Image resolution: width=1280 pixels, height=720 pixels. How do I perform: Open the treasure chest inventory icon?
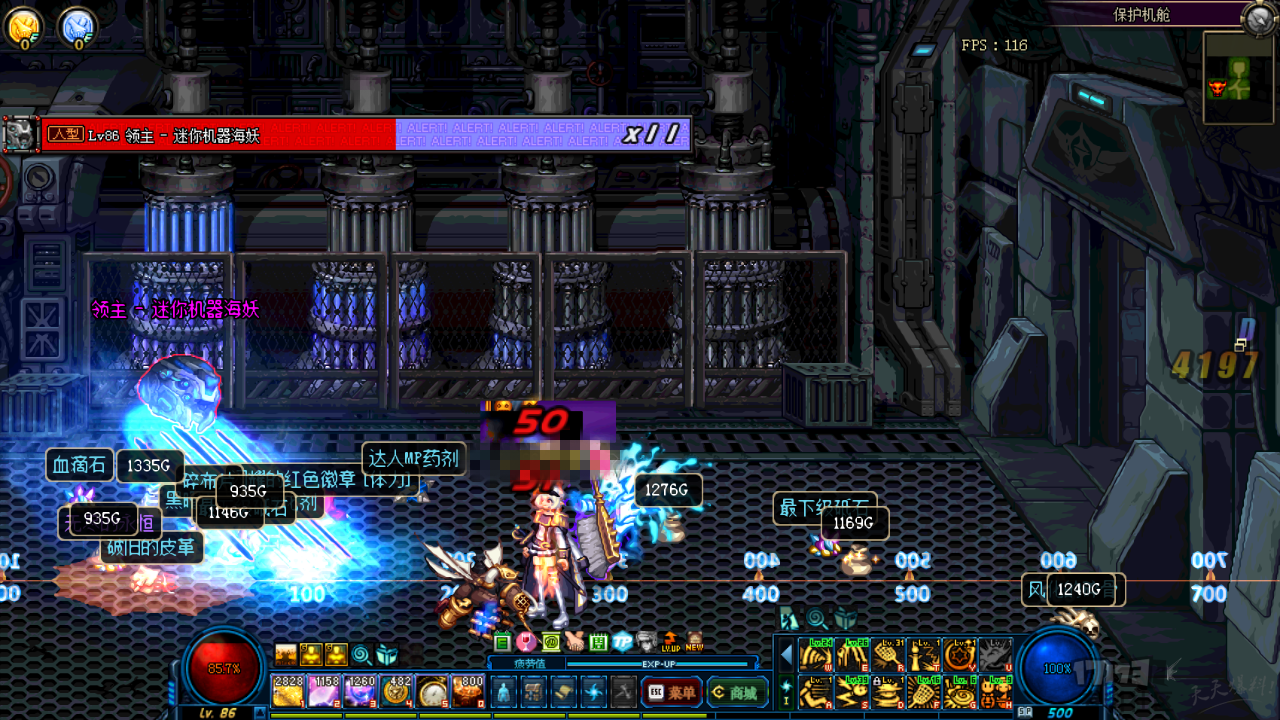pyautogui.click(x=534, y=691)
